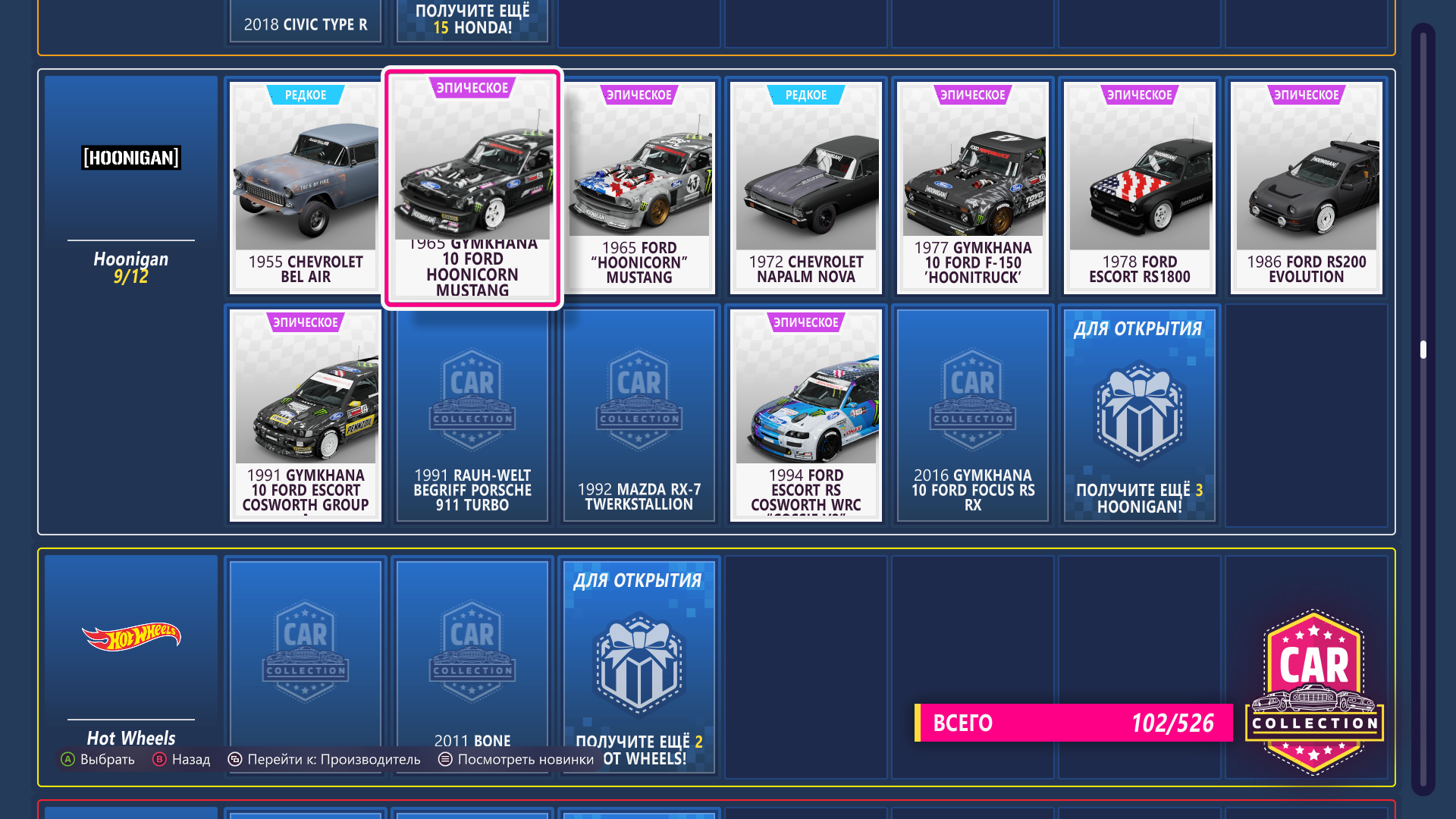Select the locked Rauh-Welt Porsche 911 Turbo card

[472, 415]
